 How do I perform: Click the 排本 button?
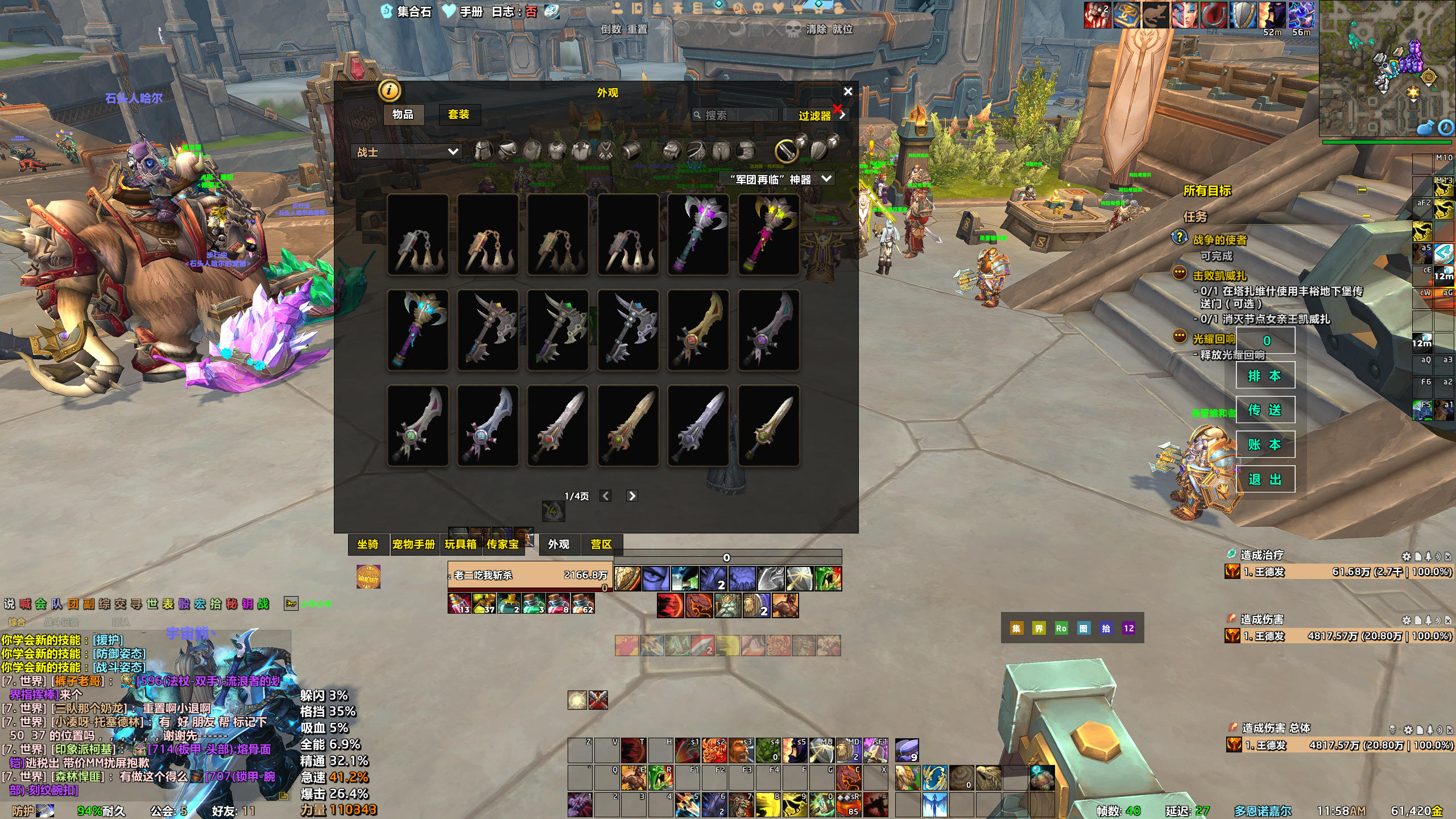click(1265, 375)
